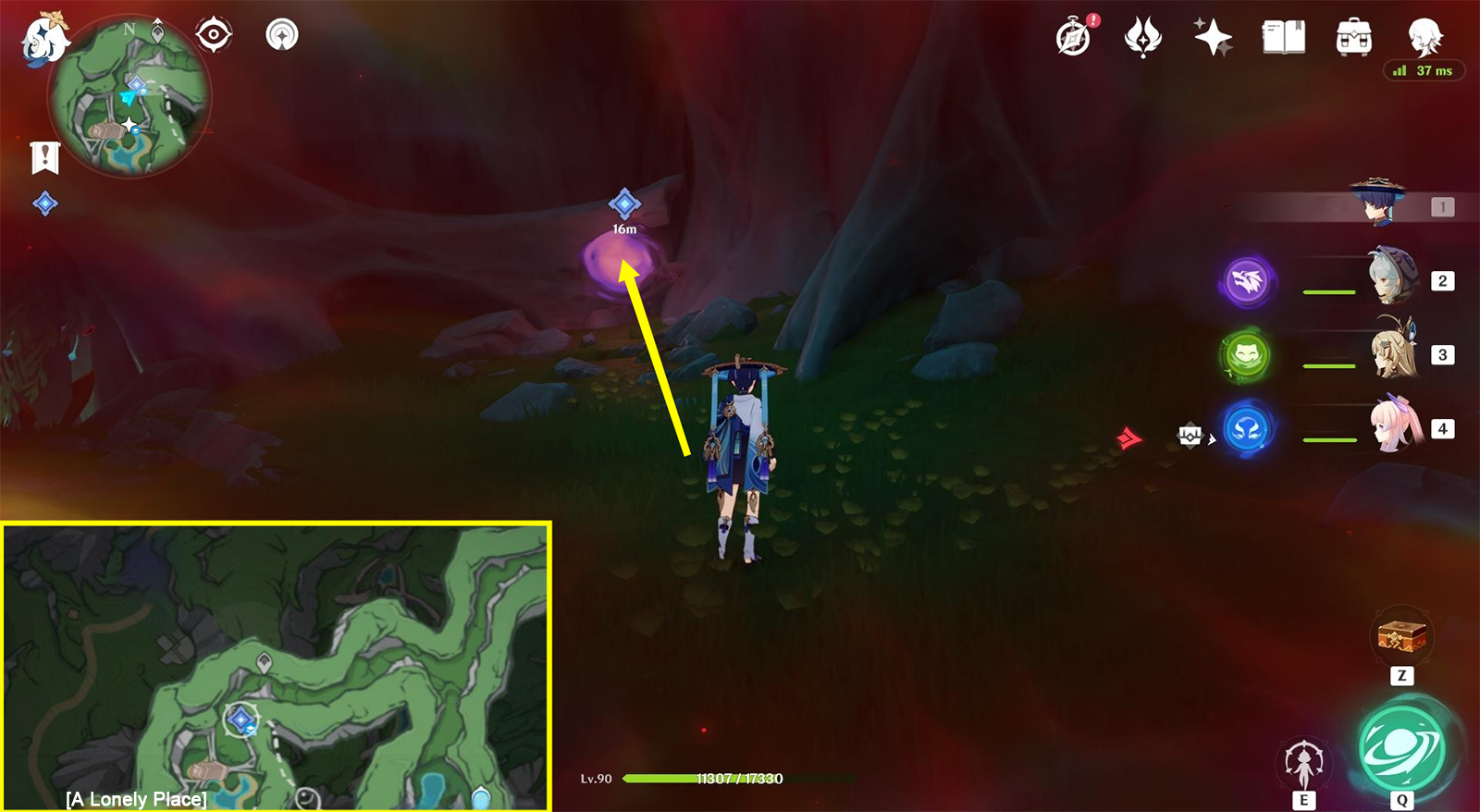The image size is (1480, 812).
Task: Open the Wish menu star icon
Action: (x=1214, y=37)
